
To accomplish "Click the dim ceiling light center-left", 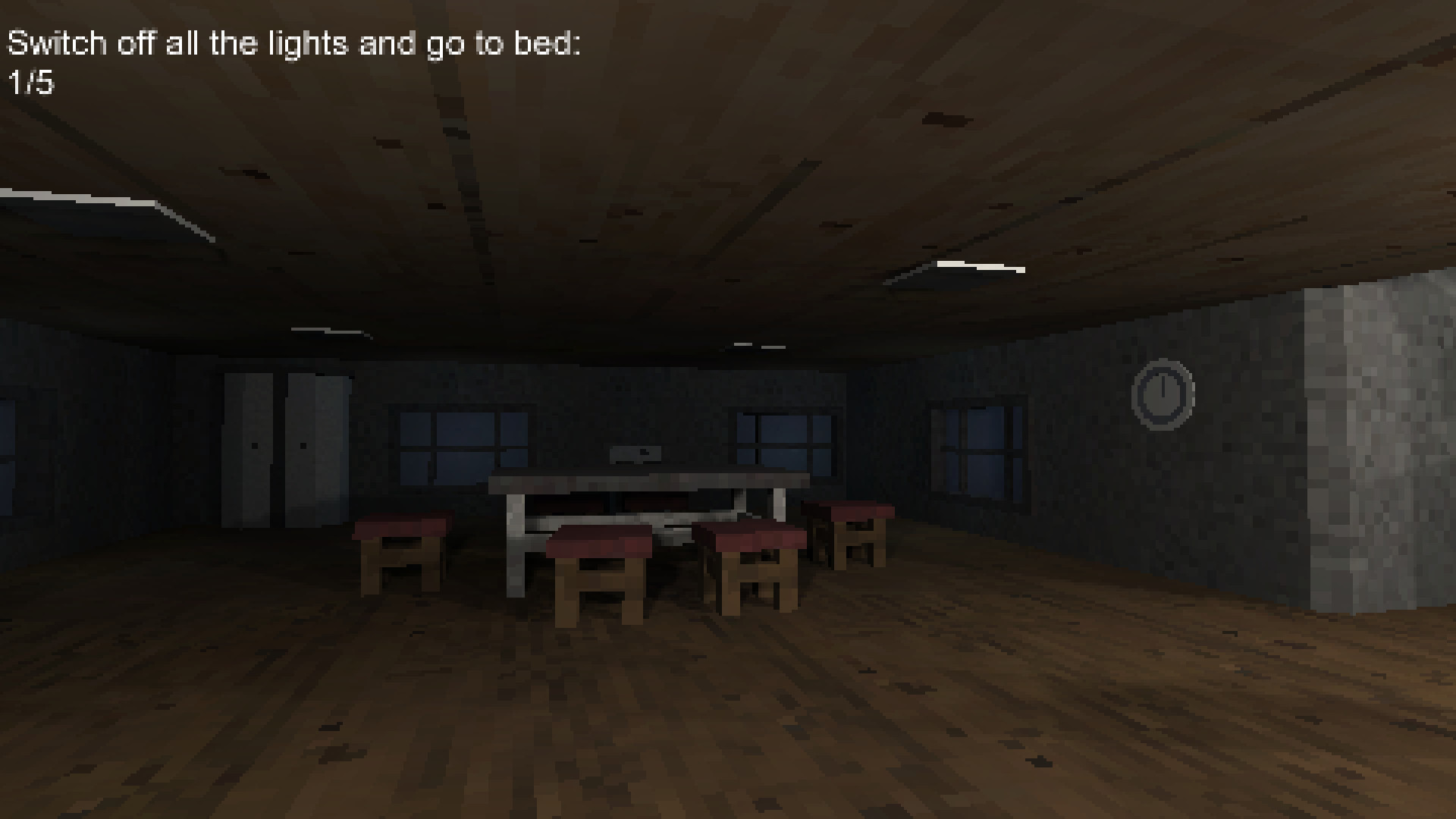I will click(326, 331).
